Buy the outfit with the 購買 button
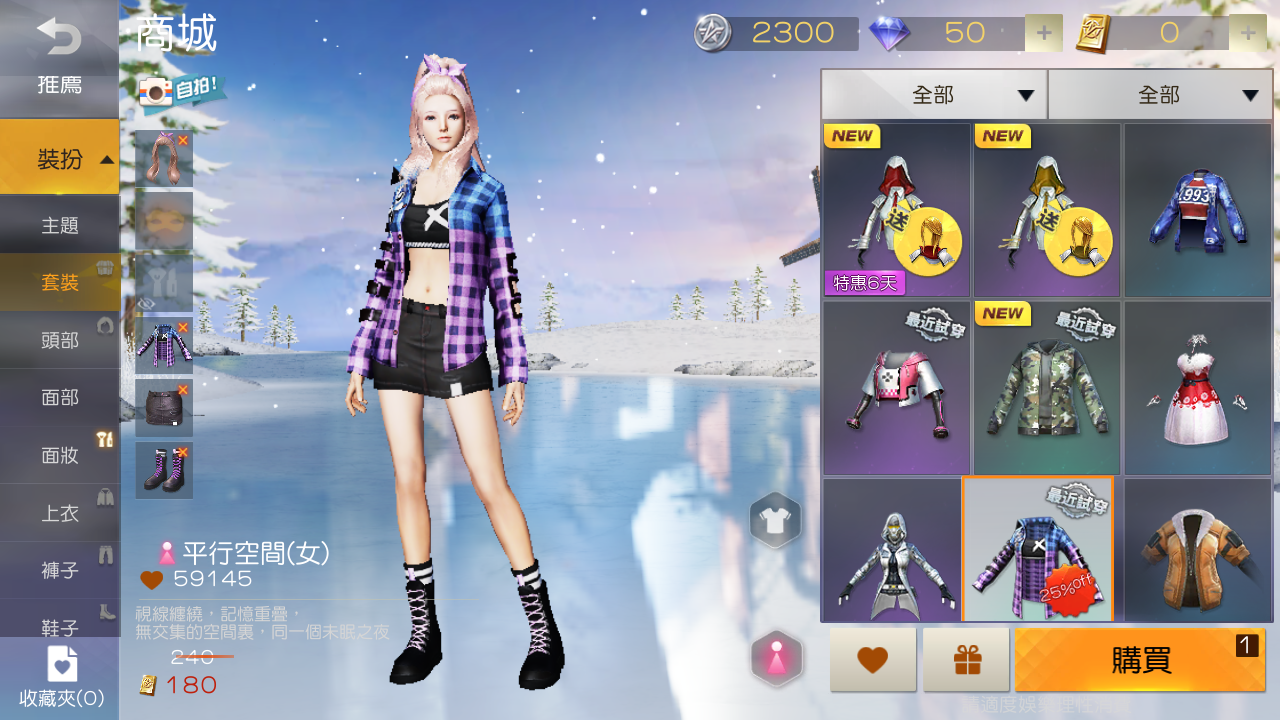 pyautogui.click(x=1140, y=660)
